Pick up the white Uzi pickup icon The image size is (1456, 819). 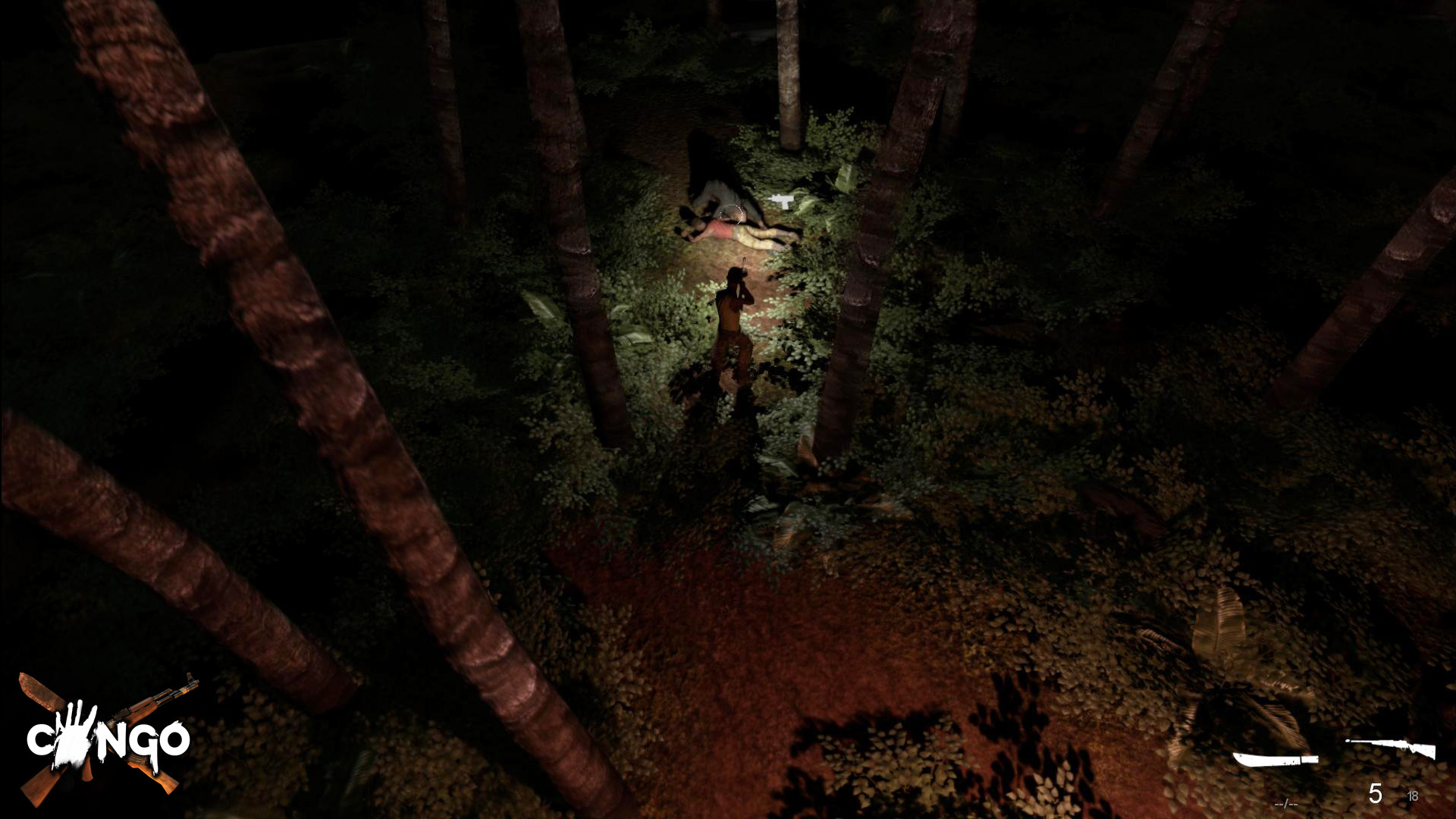coord(782,202)
